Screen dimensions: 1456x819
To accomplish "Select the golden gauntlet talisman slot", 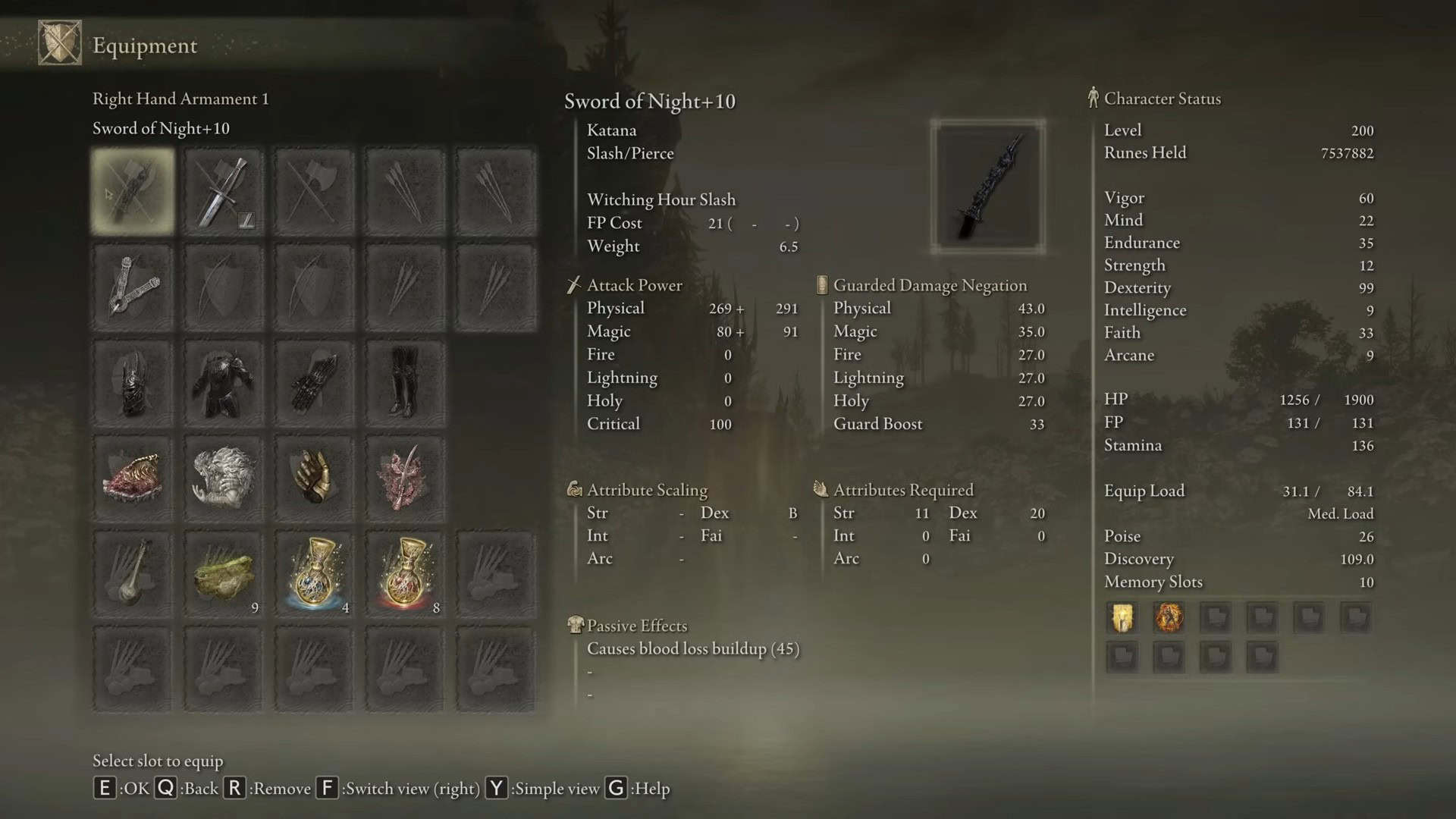I will 314,479.
